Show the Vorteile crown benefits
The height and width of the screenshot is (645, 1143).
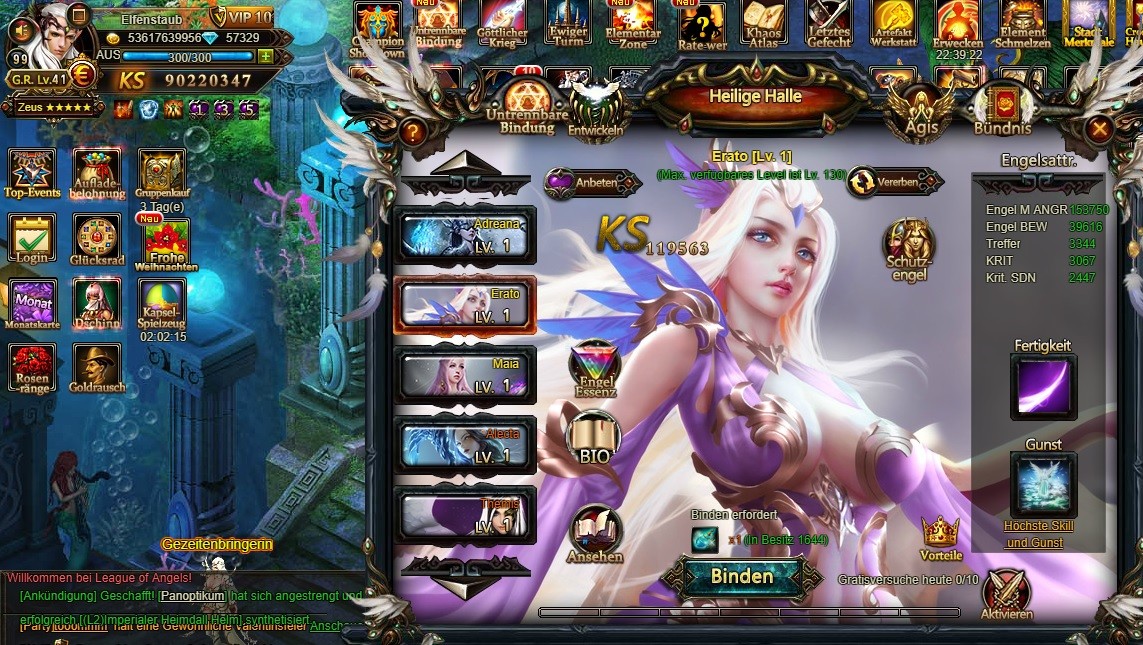coord(940,535)
